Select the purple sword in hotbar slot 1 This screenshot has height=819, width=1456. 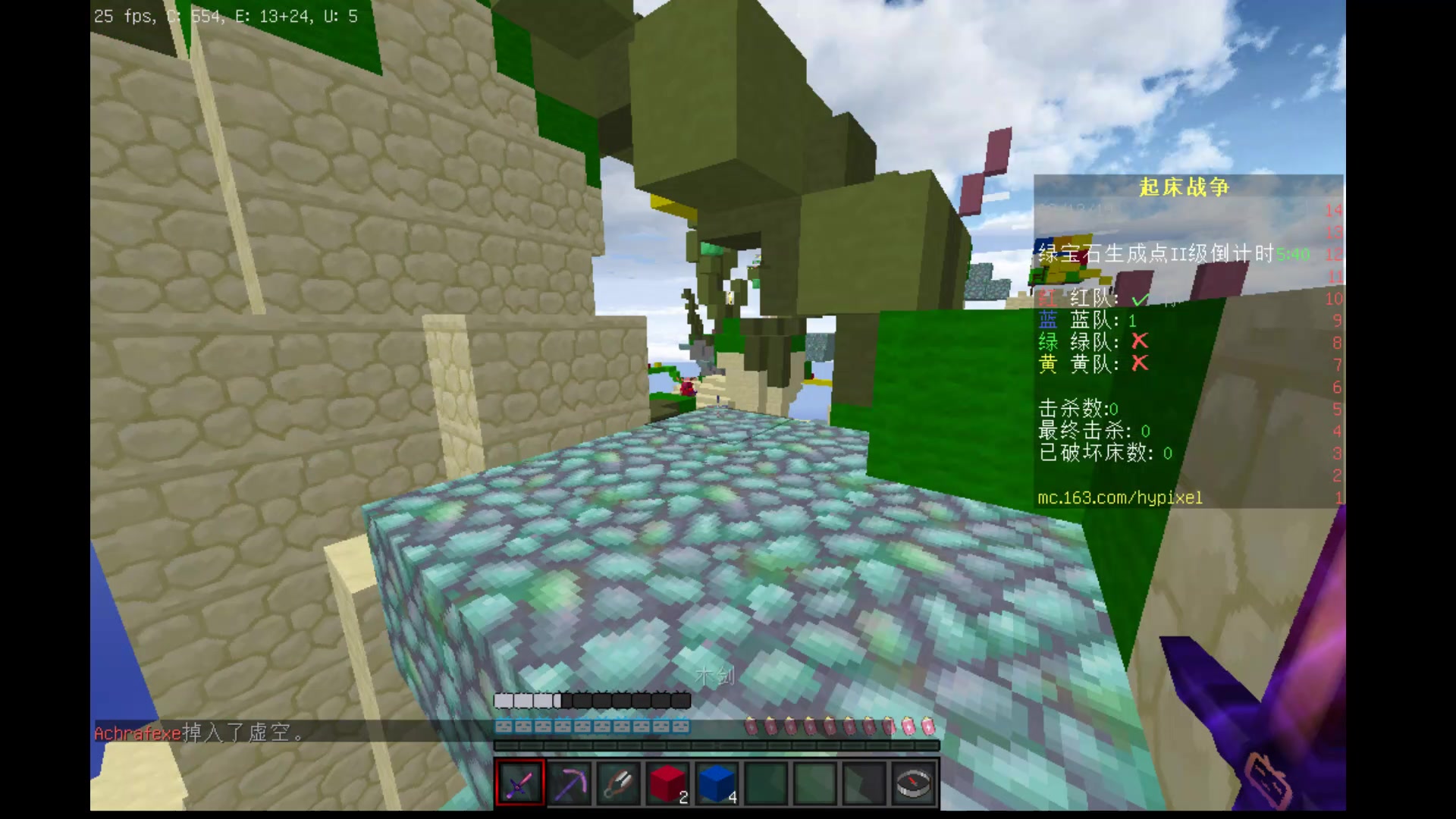pyautogui.click(x=519, y=781)
